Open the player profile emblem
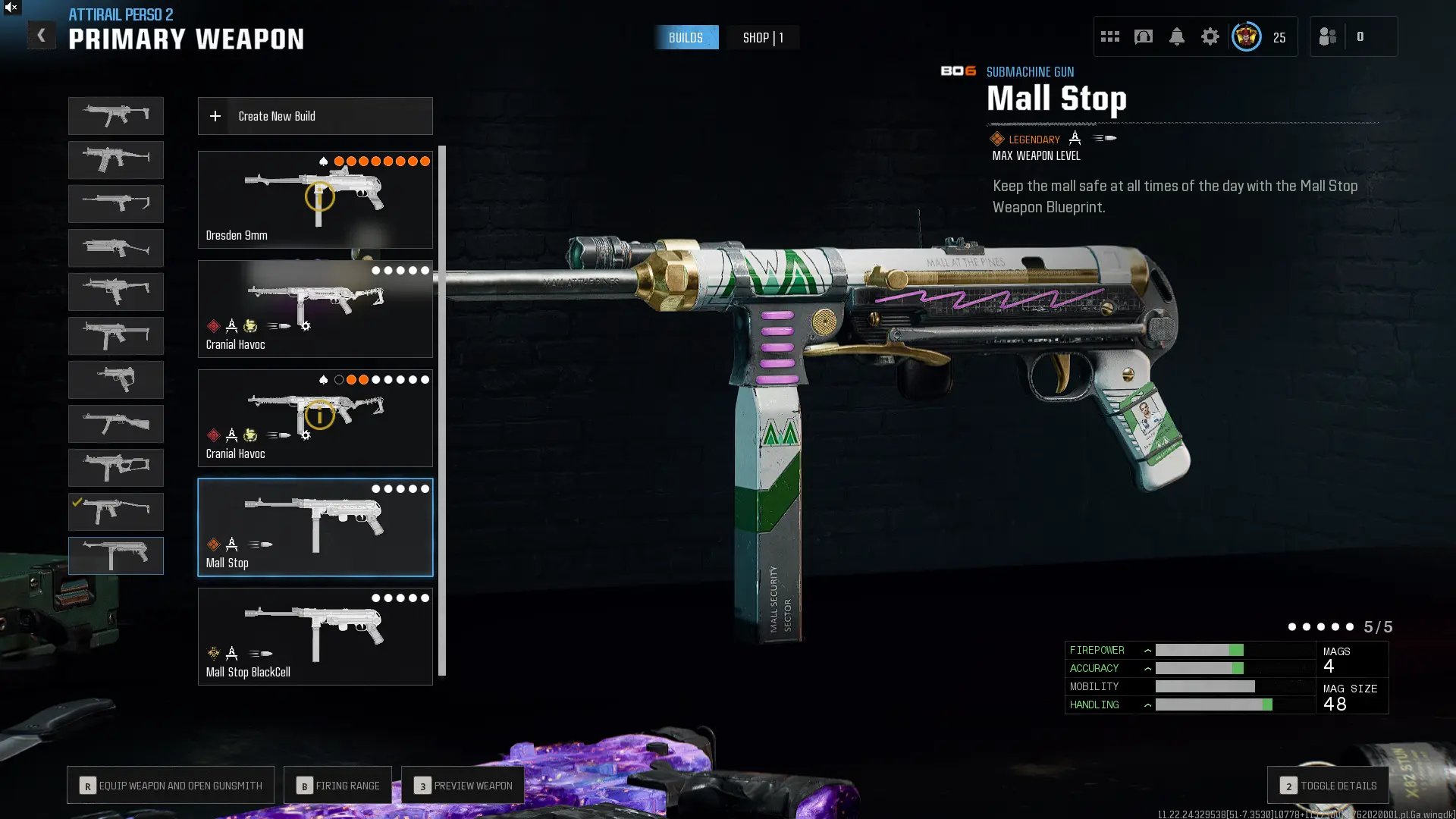The height and width of the screenshot is (819, 1456). tap(1246, 36)
